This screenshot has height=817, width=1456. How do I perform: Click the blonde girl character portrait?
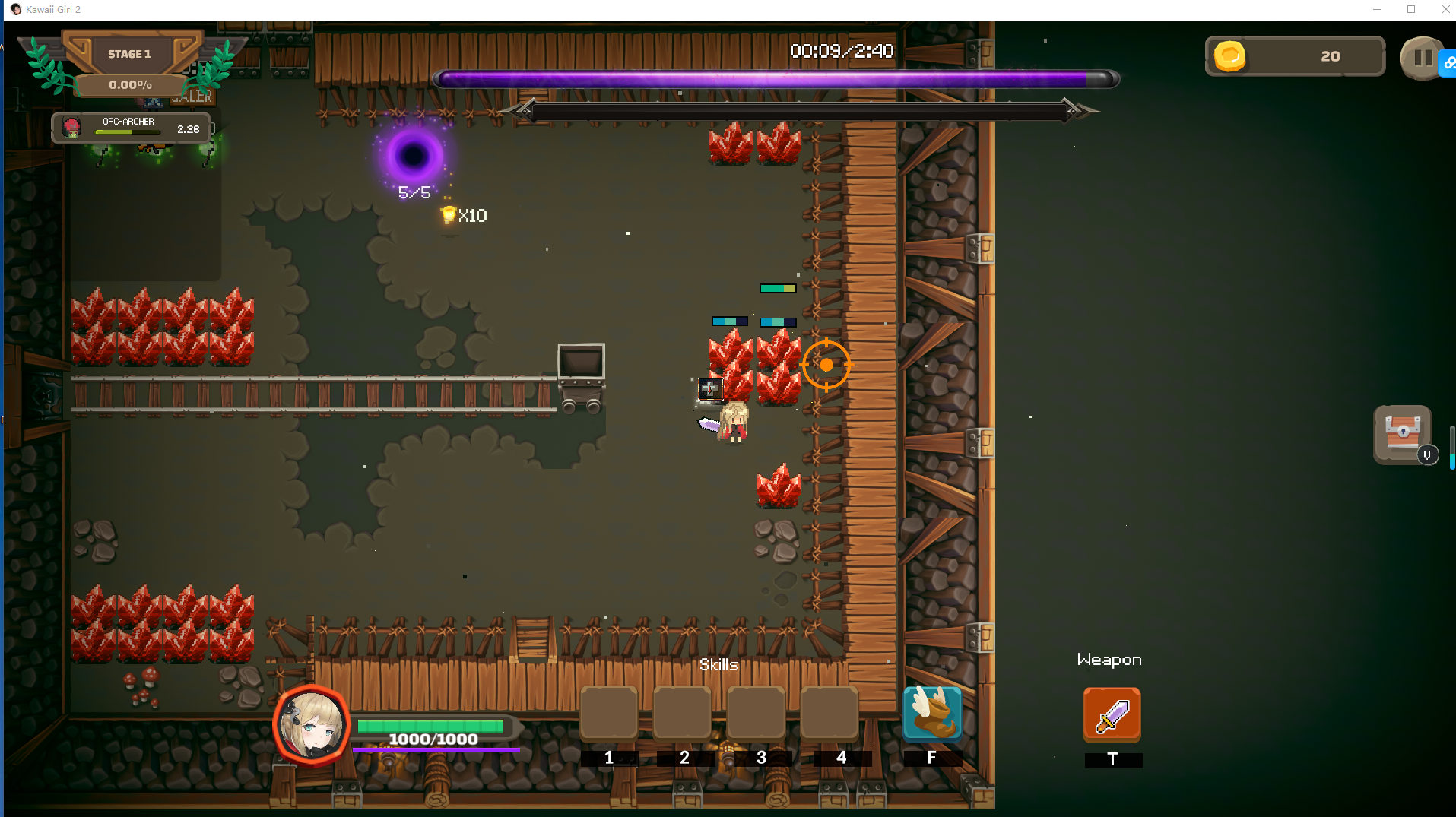312,725
